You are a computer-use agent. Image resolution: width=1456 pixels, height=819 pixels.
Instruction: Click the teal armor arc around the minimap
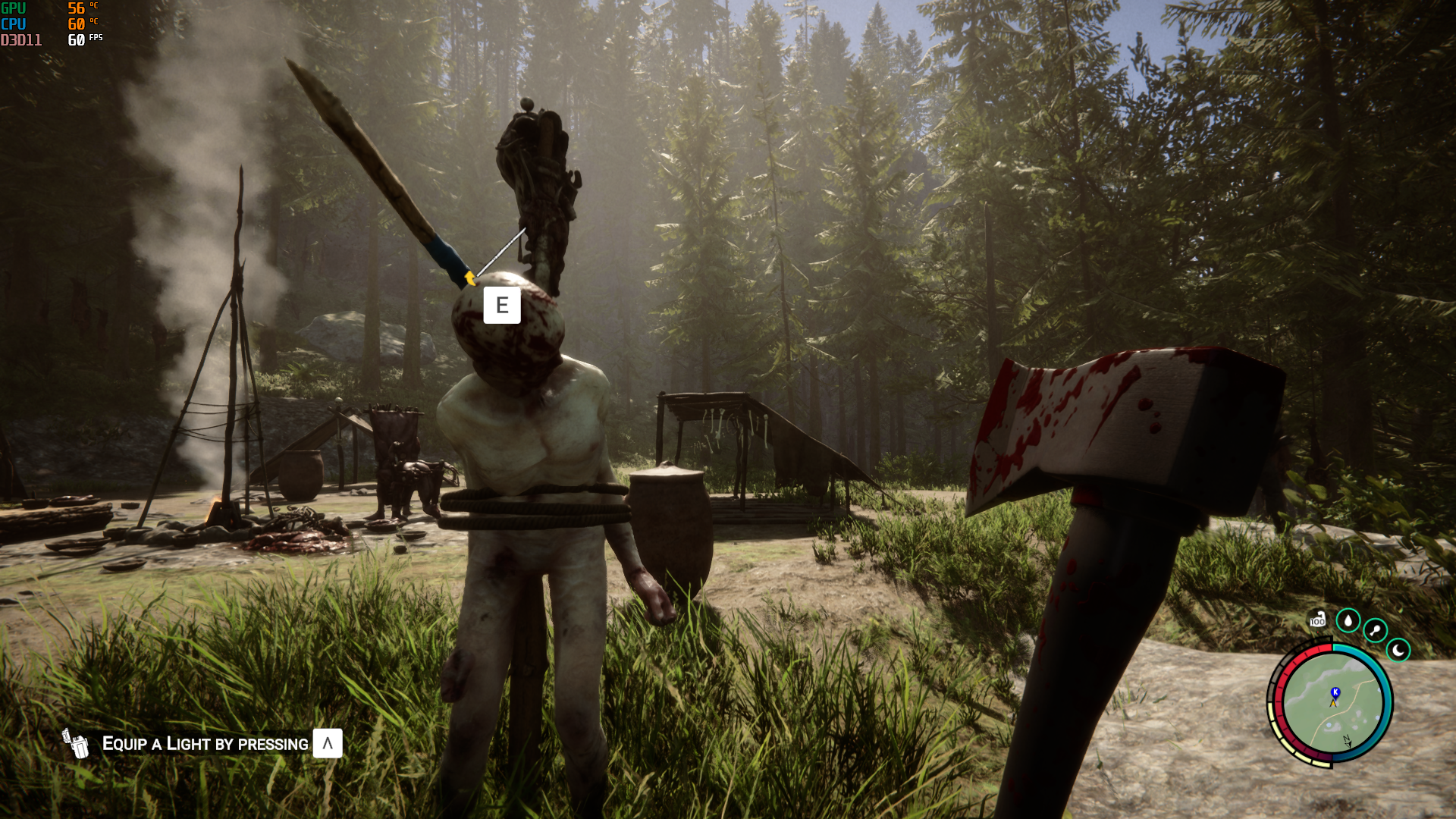tap(1386, 696)
